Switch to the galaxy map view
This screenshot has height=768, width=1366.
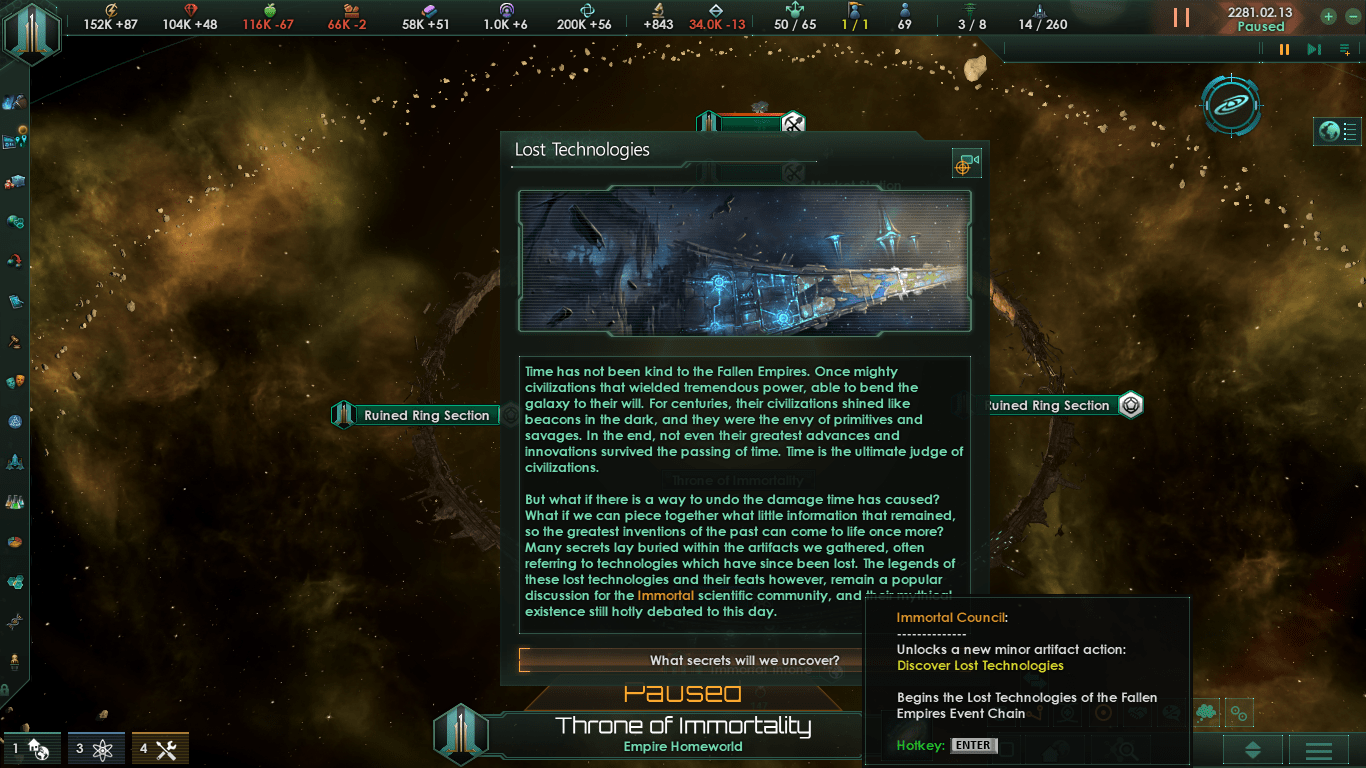click(x=1231, y=105)
